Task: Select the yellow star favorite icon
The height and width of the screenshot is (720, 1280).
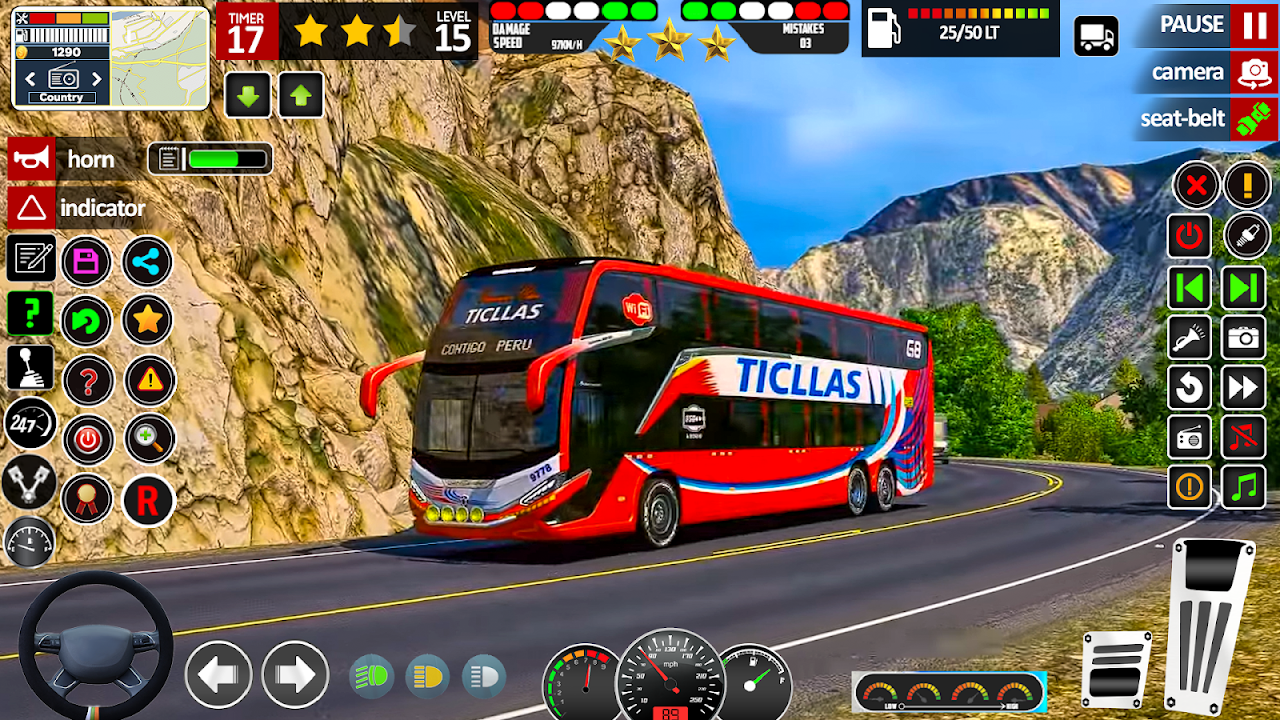Action: pos(147,321)
